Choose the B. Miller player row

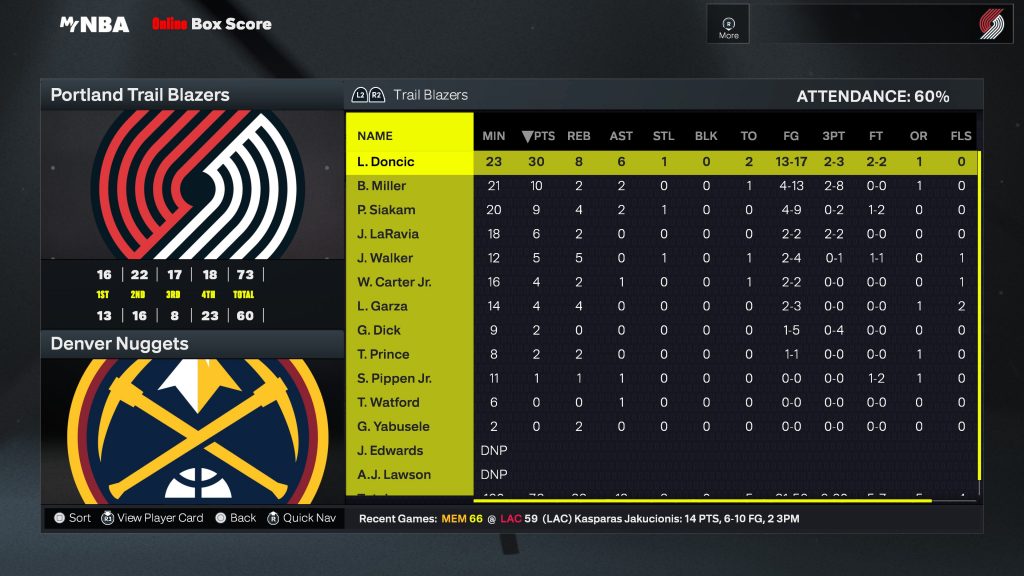[x=382, y=186]
